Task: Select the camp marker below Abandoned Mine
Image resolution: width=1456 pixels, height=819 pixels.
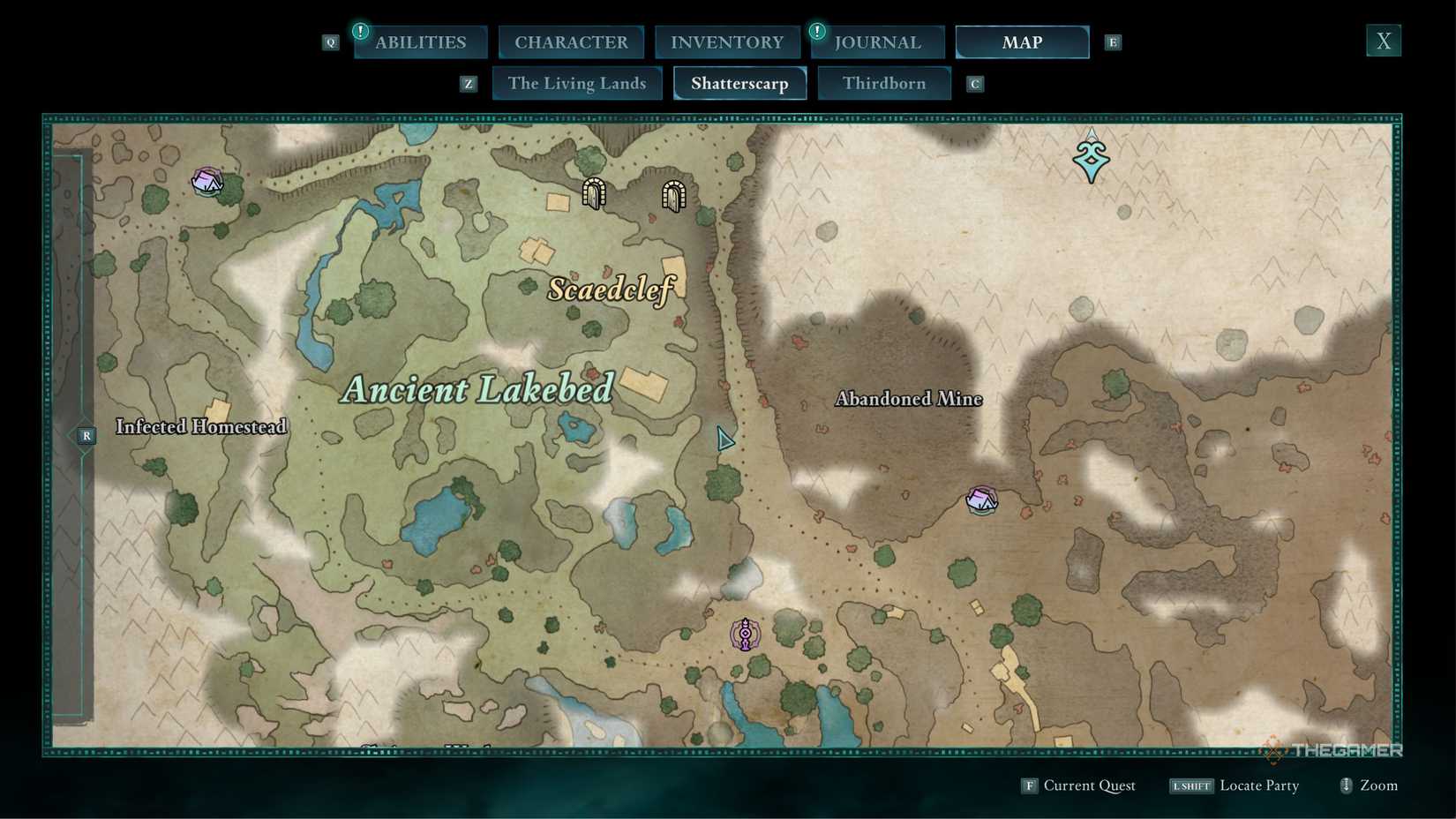Action: click(980, 500)
